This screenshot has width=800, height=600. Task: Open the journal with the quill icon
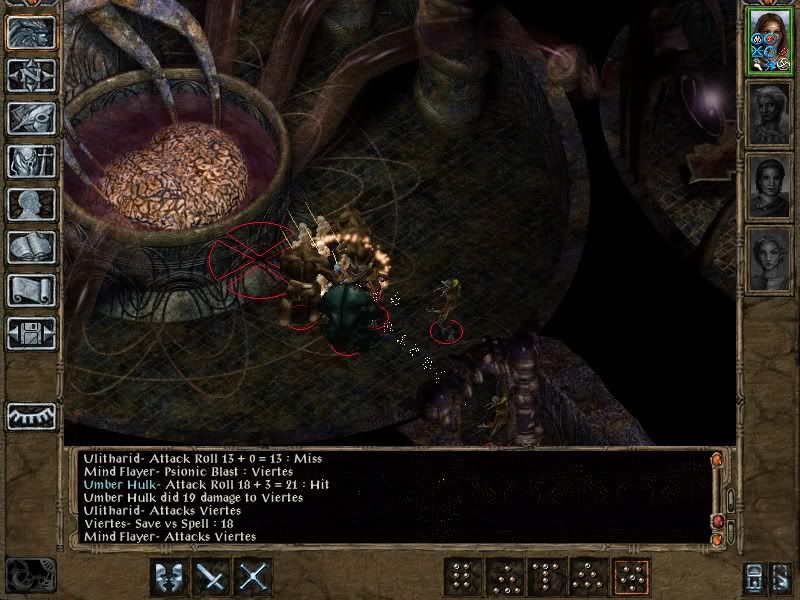(x=31, y=118)
